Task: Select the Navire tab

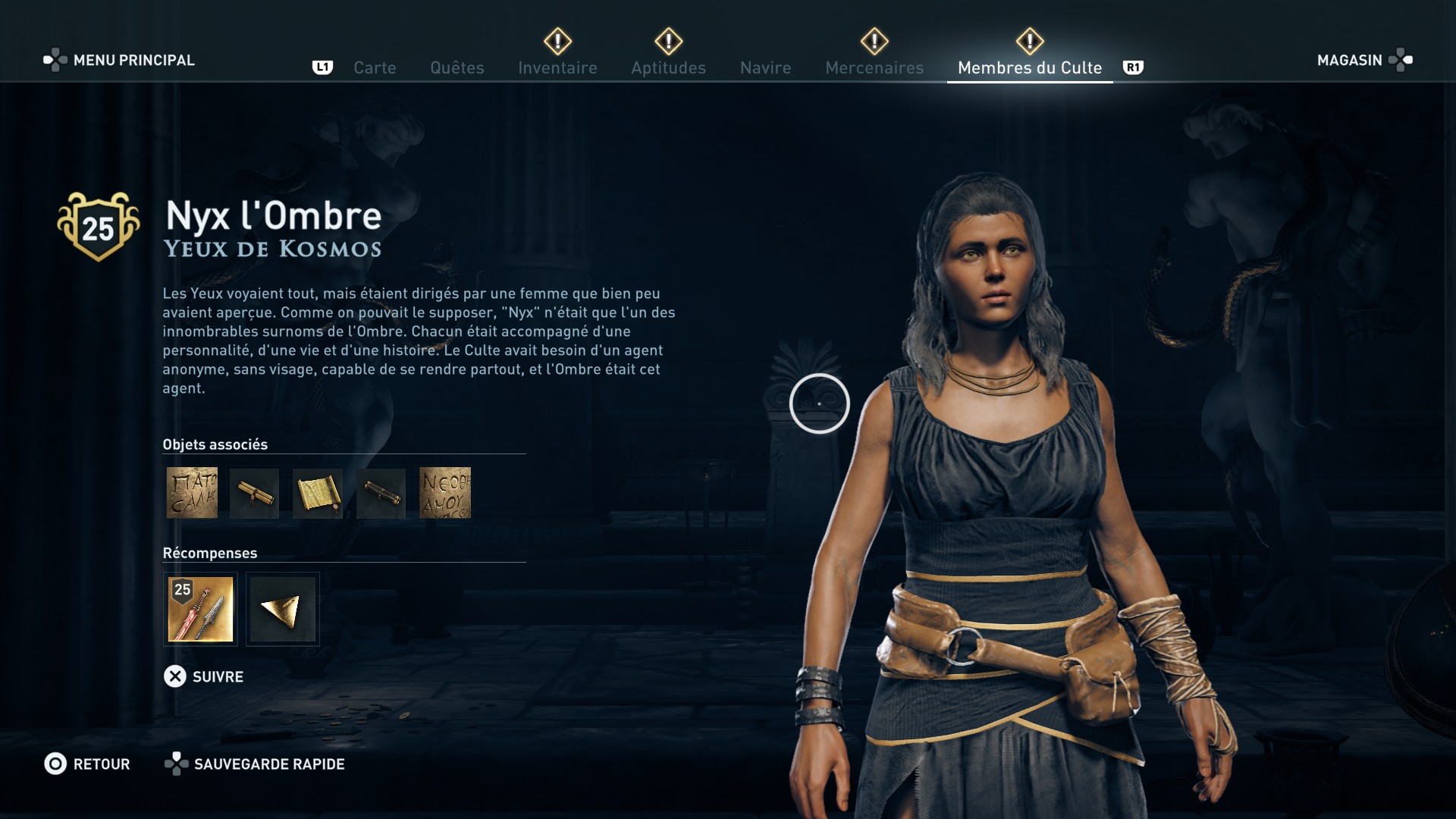Action: pos(765,67)
